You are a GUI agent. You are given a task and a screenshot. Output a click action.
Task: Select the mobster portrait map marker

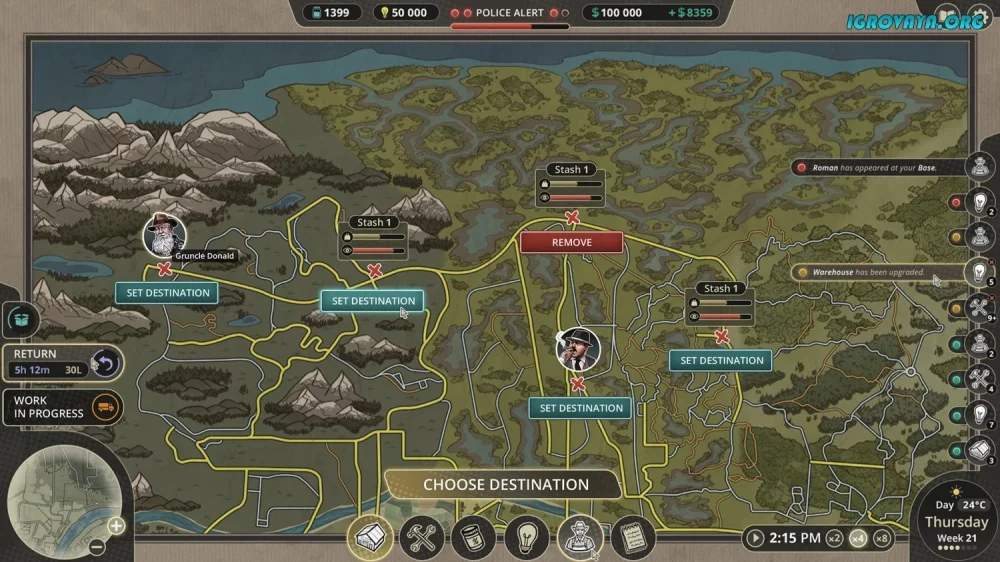[x=578, y=349]
